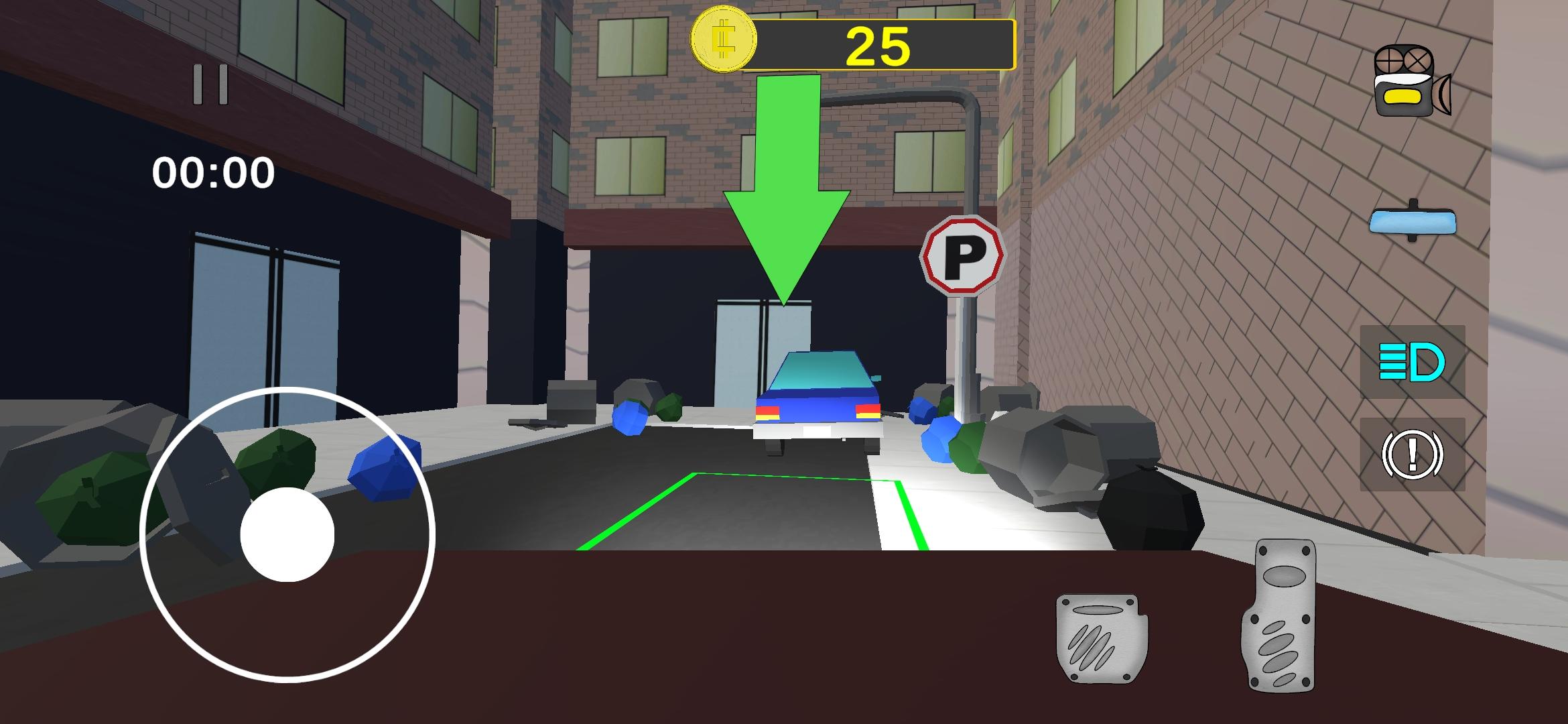
Task: Tap the timer showing 00:00
Action: pos(214,173)
